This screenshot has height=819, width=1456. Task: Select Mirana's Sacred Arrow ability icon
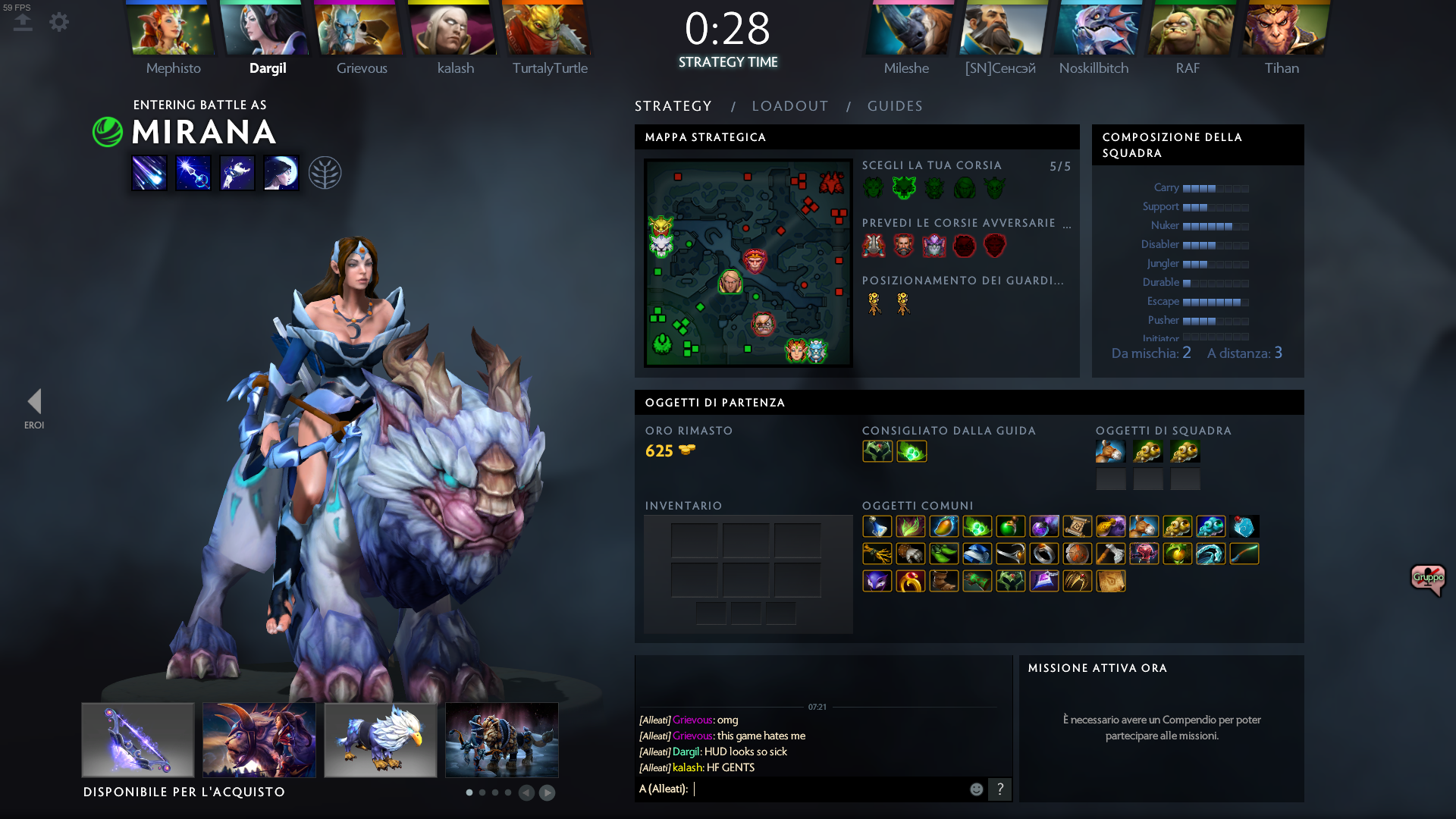click(x=193, y=173)
